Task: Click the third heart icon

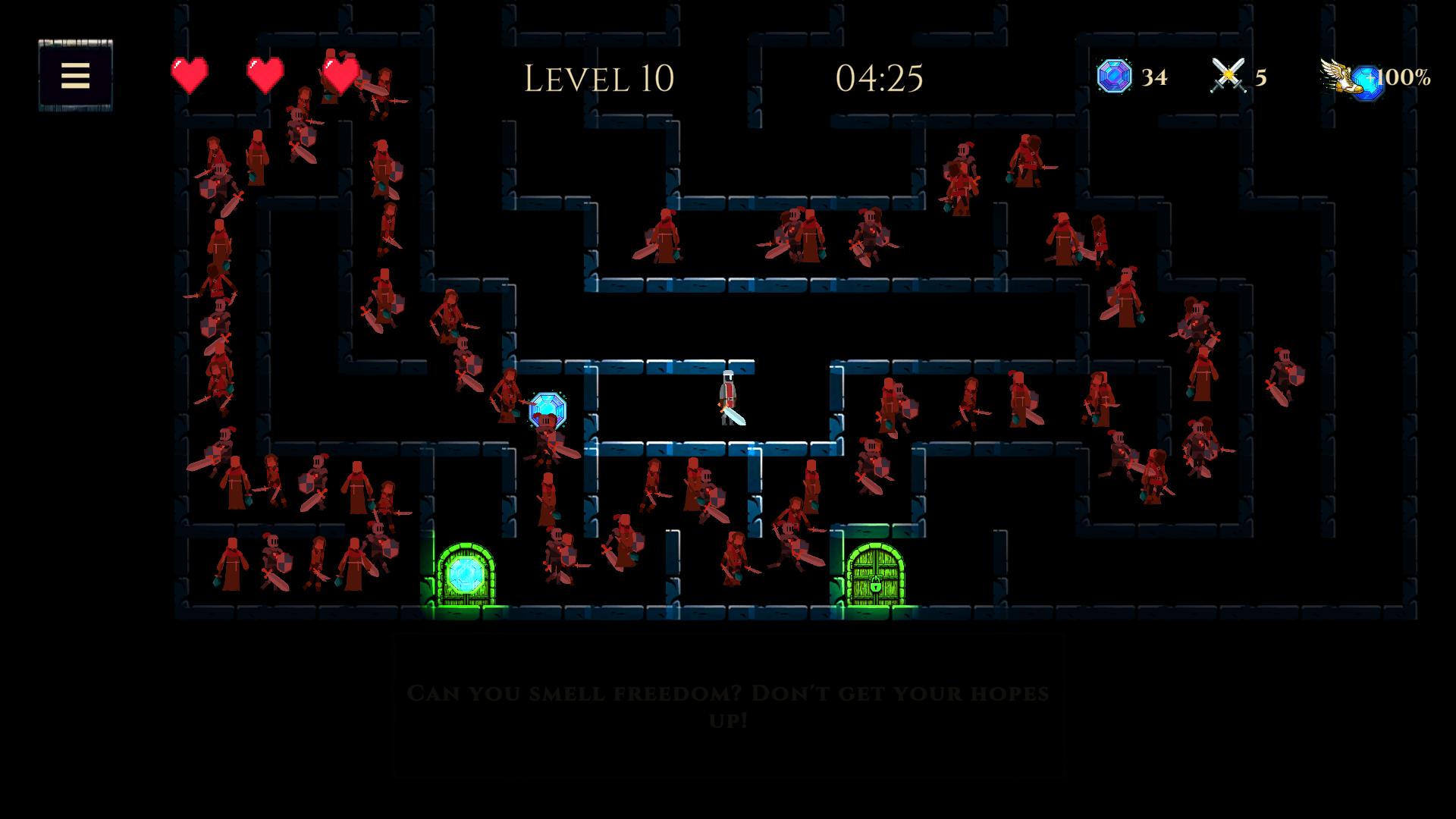Action: click(339, 75)
